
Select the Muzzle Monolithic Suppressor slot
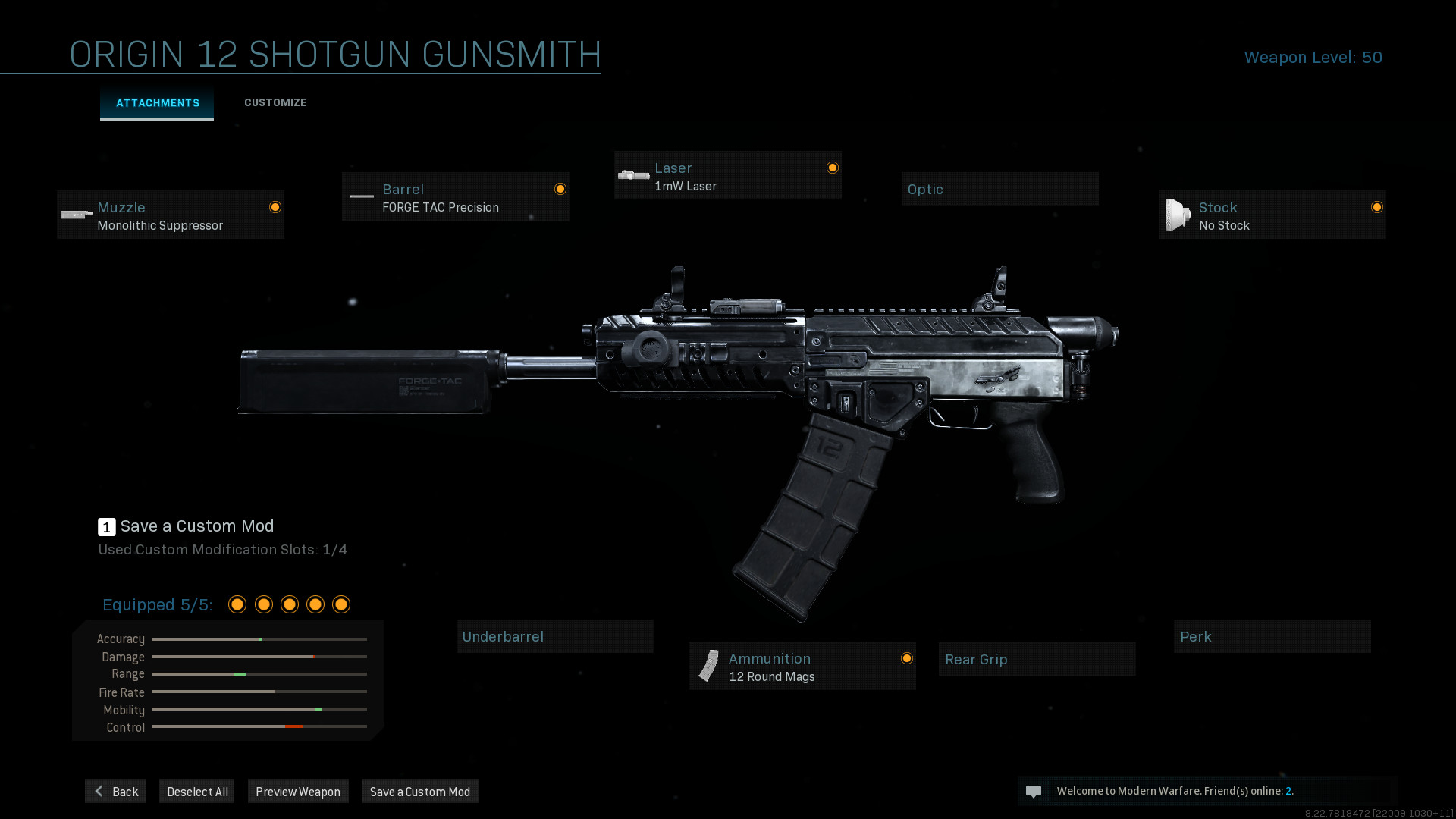[x=171, y=215]
